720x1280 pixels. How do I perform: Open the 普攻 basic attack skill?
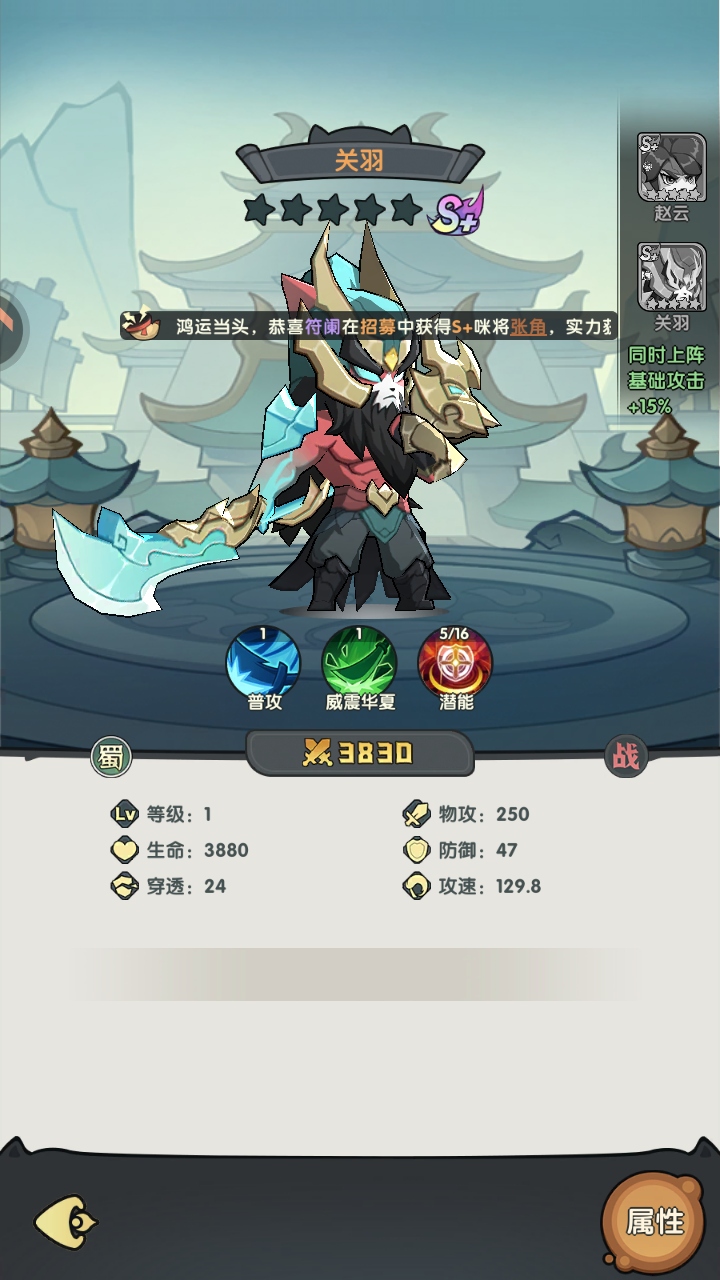[264, 662]
